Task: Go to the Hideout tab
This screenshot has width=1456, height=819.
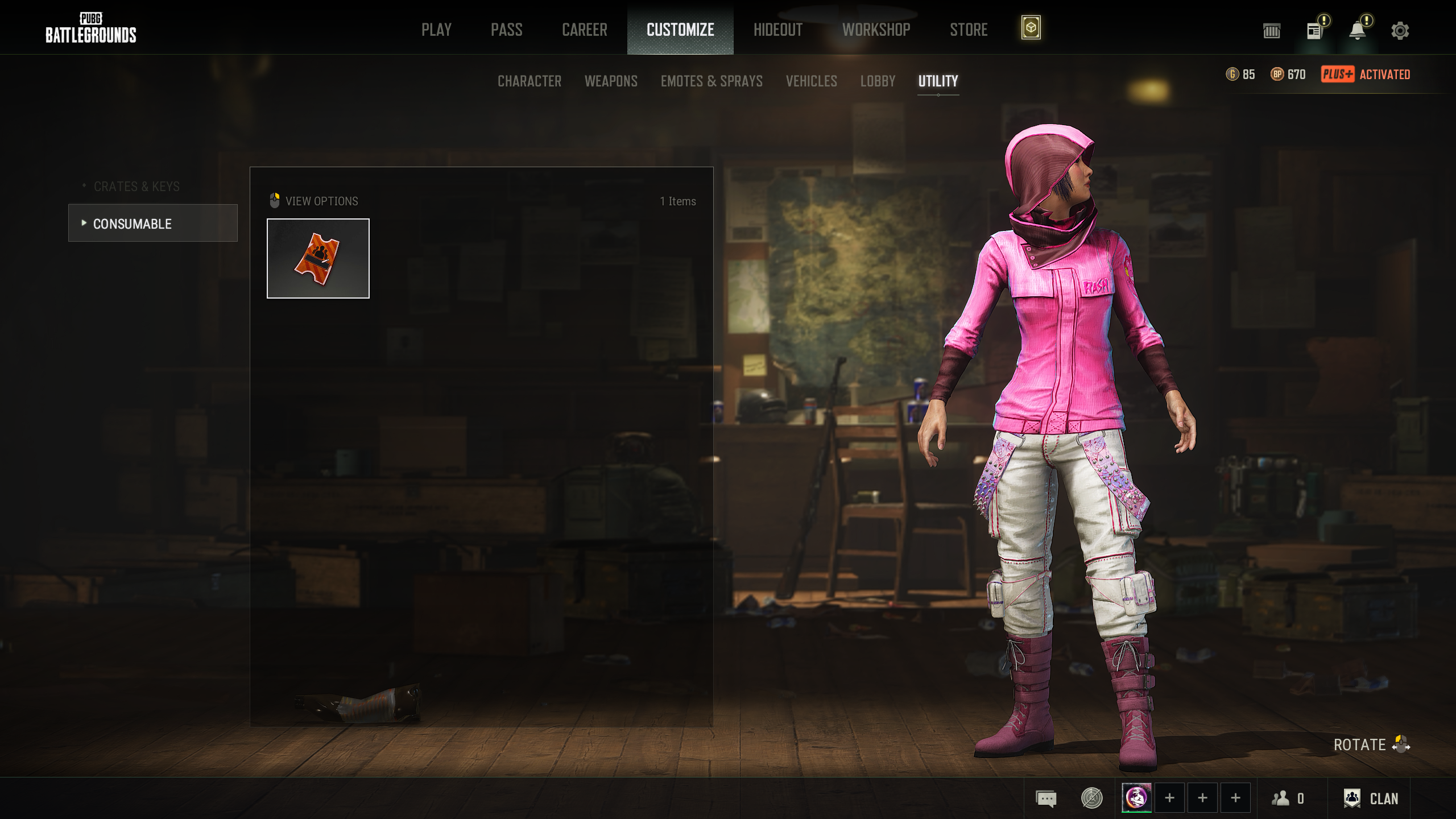Action: click(777, 30)
